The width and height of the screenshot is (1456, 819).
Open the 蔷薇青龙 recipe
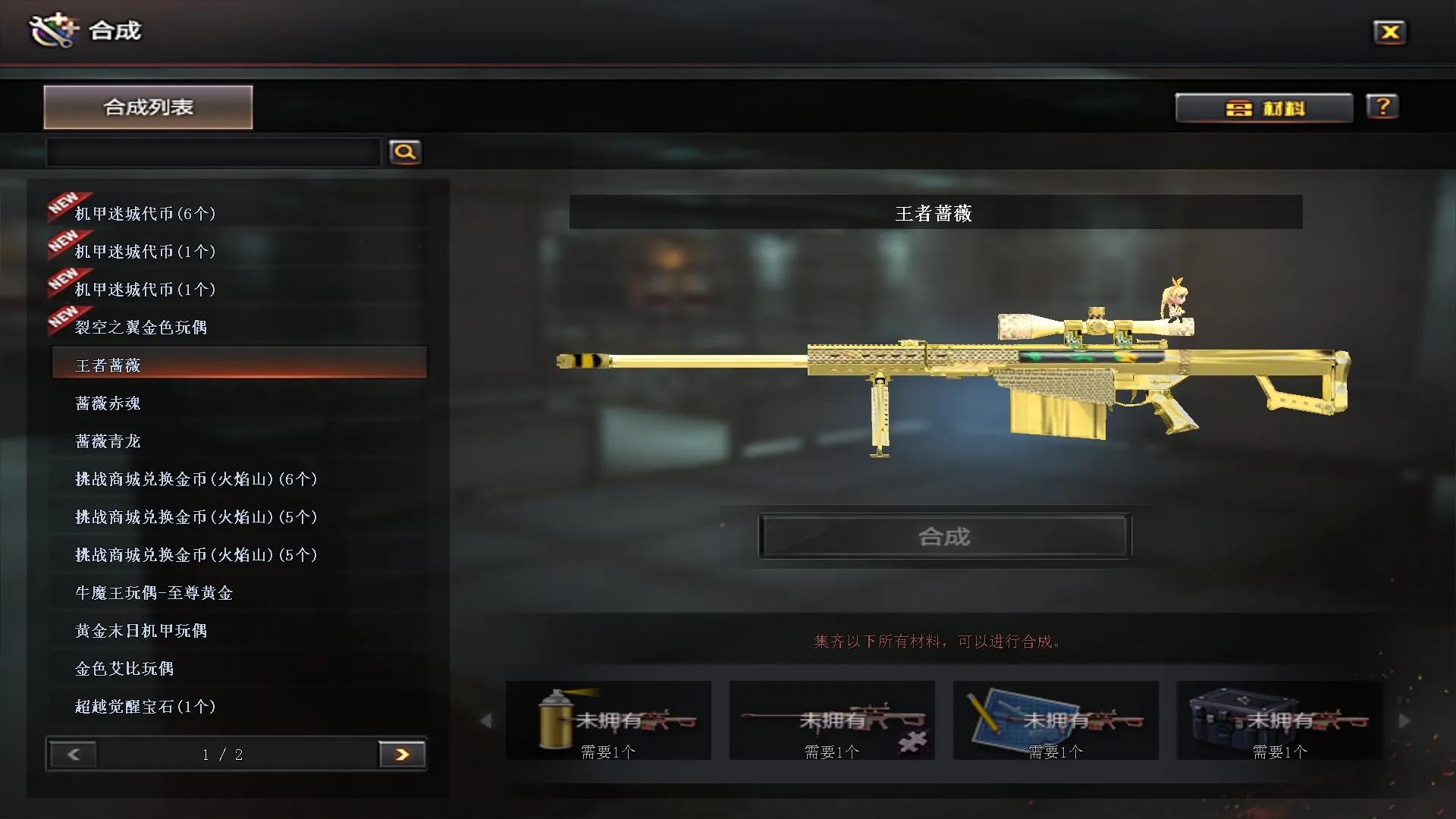[108, 441]
